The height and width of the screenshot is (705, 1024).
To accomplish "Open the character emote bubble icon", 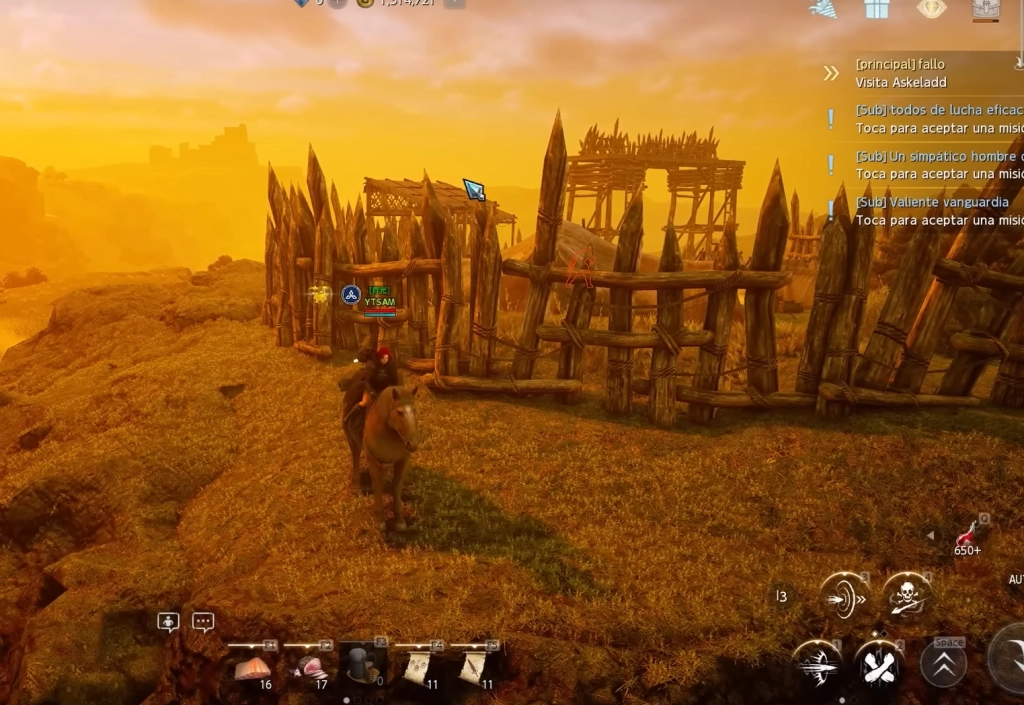I will [x=168, y=622].
